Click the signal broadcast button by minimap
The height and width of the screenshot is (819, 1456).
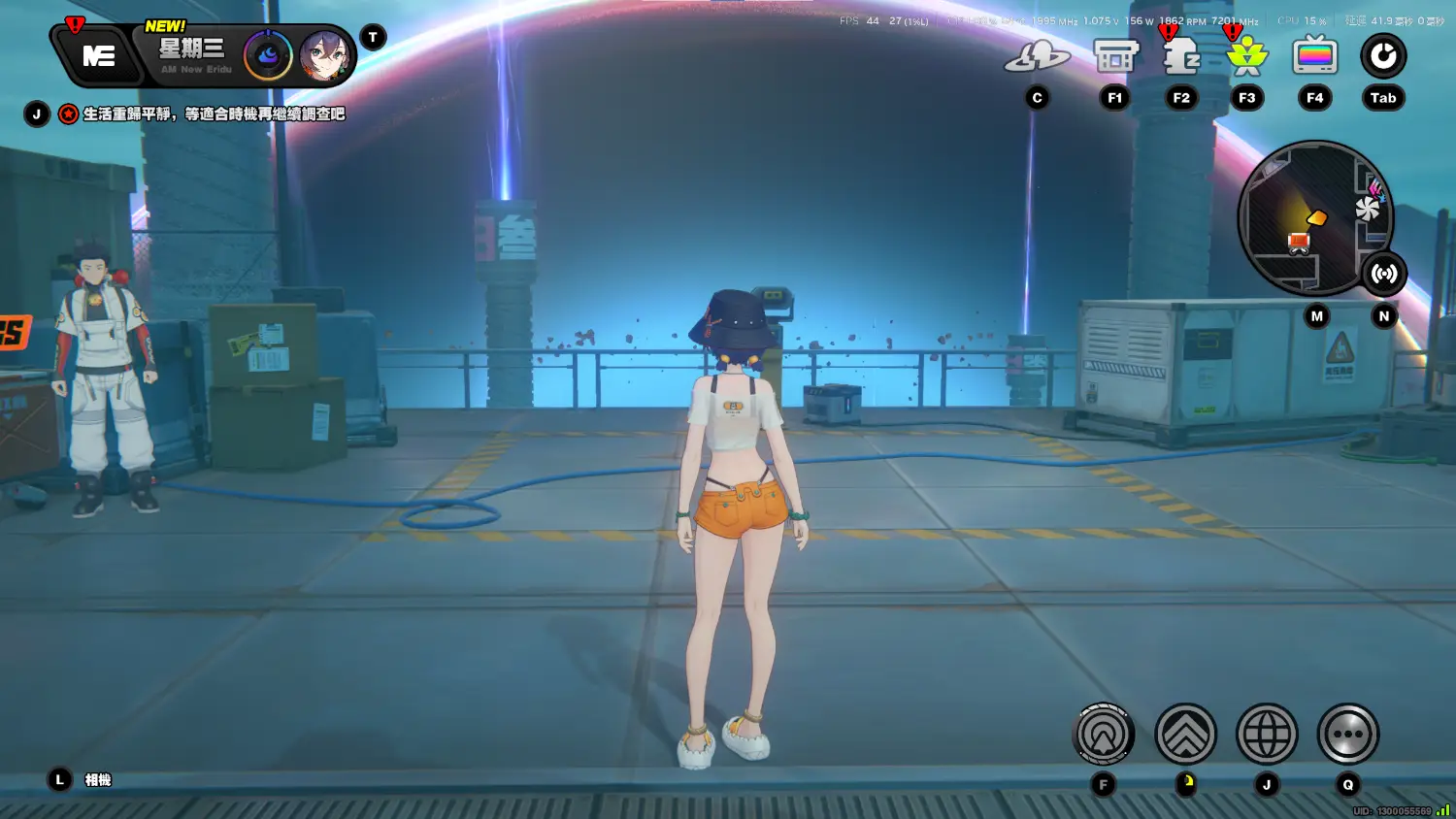1384,274
